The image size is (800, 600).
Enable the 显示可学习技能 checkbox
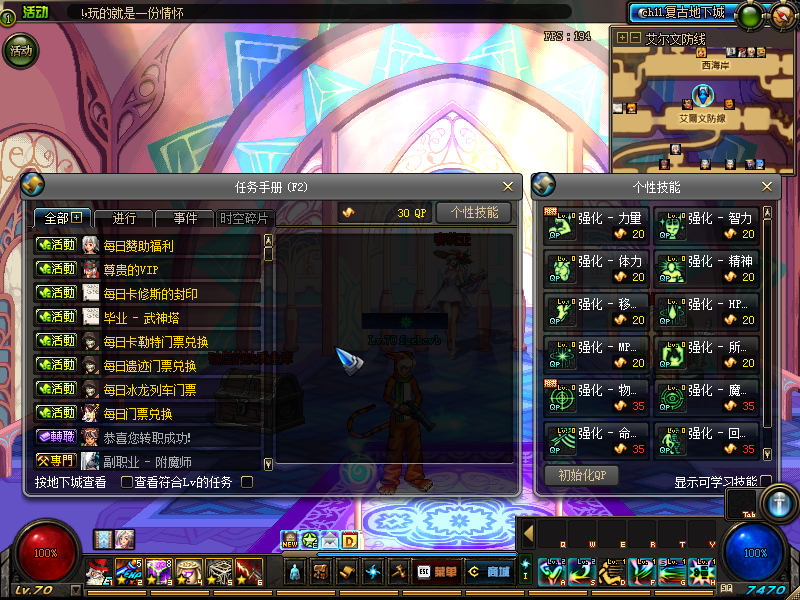point(766,482)
